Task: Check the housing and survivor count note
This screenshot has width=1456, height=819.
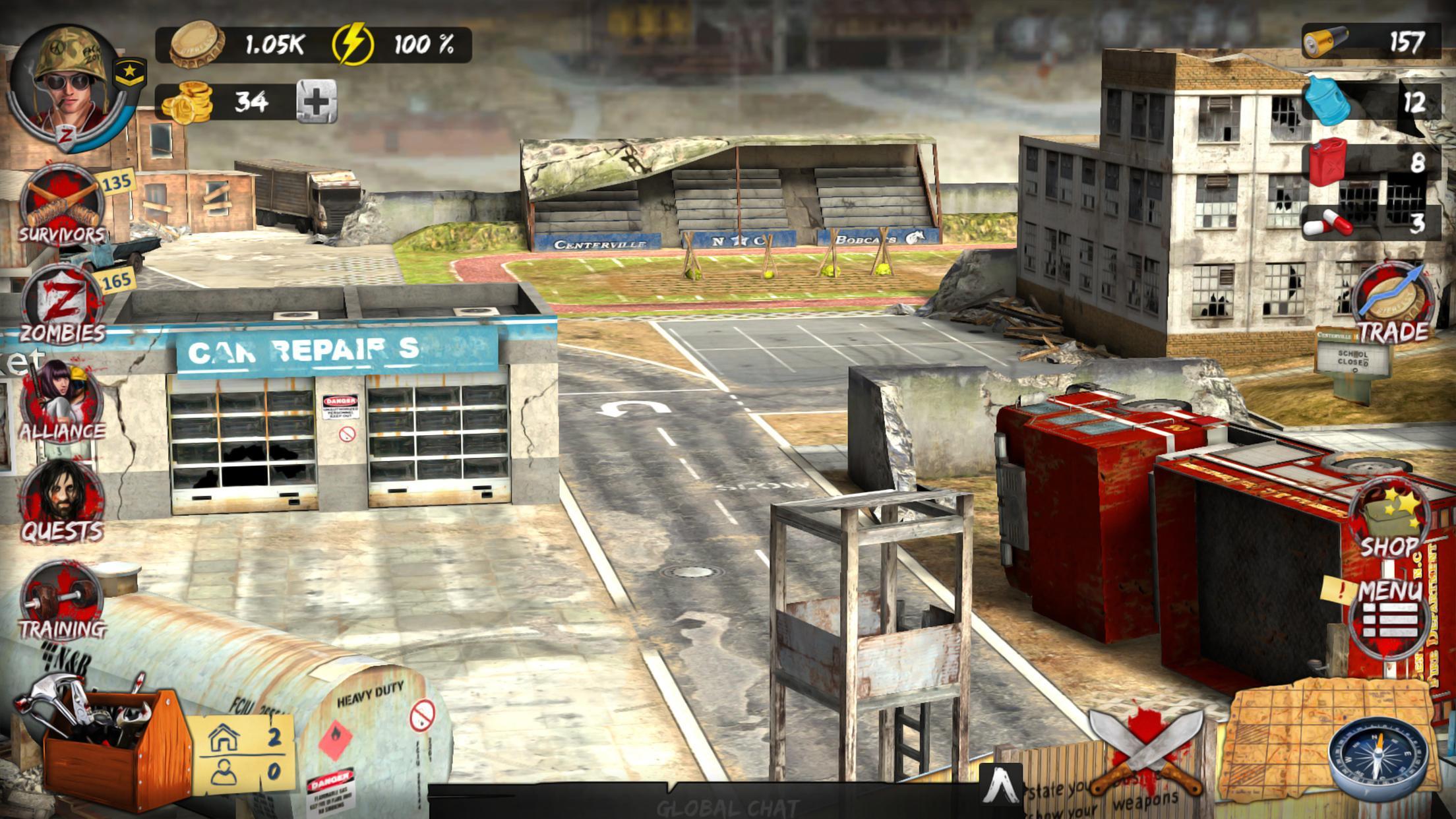Action: click(x=244, y=755)
